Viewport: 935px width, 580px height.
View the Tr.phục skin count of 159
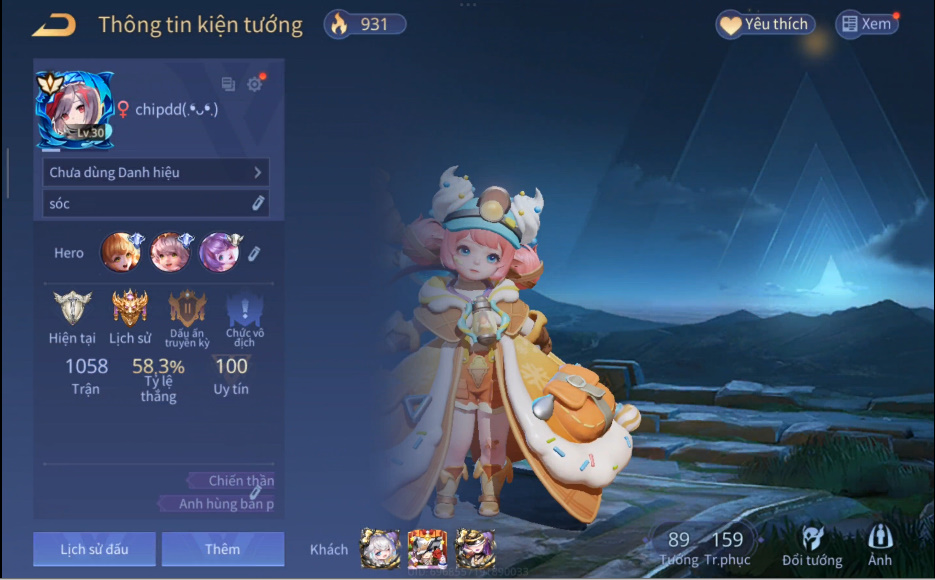pos(727,548)
